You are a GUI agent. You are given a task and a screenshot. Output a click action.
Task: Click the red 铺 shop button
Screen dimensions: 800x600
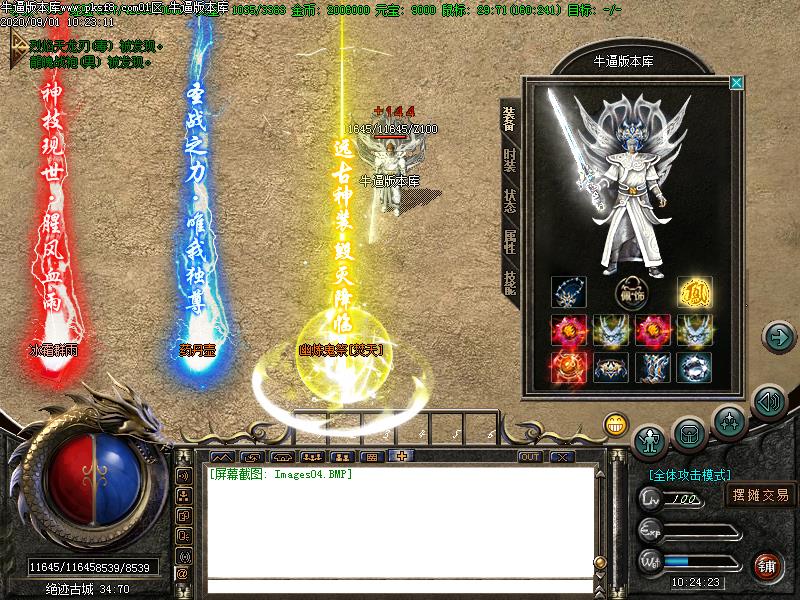tap(767, 565)
